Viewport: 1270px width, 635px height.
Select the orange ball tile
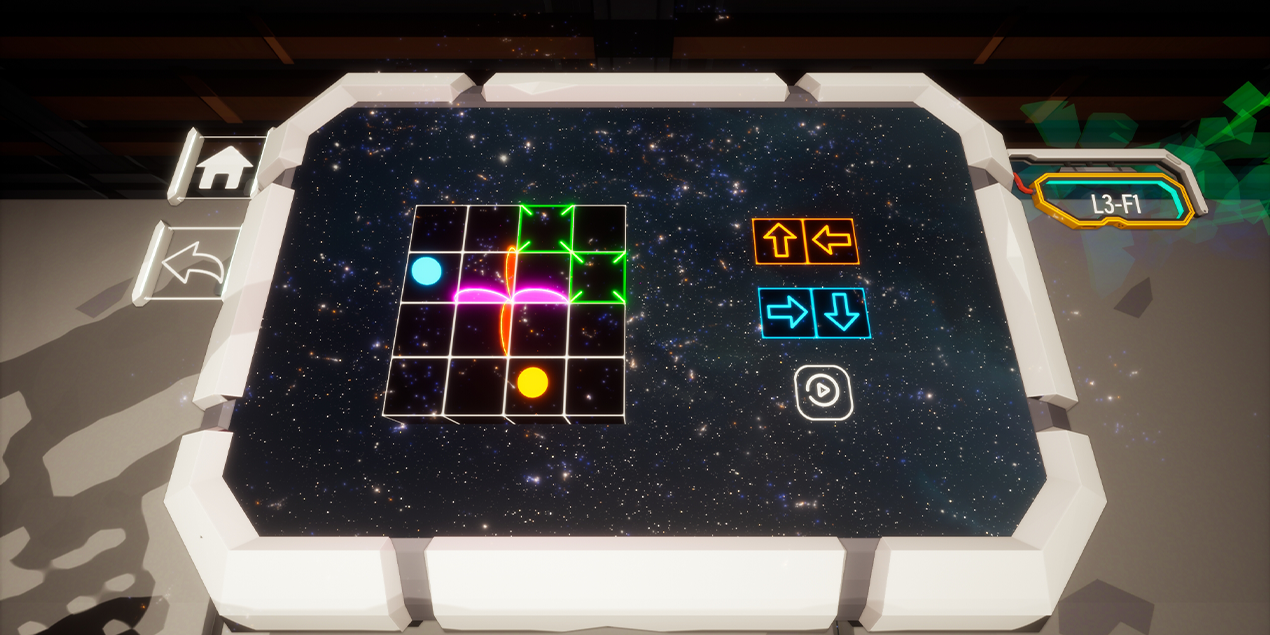click(532, 381)
